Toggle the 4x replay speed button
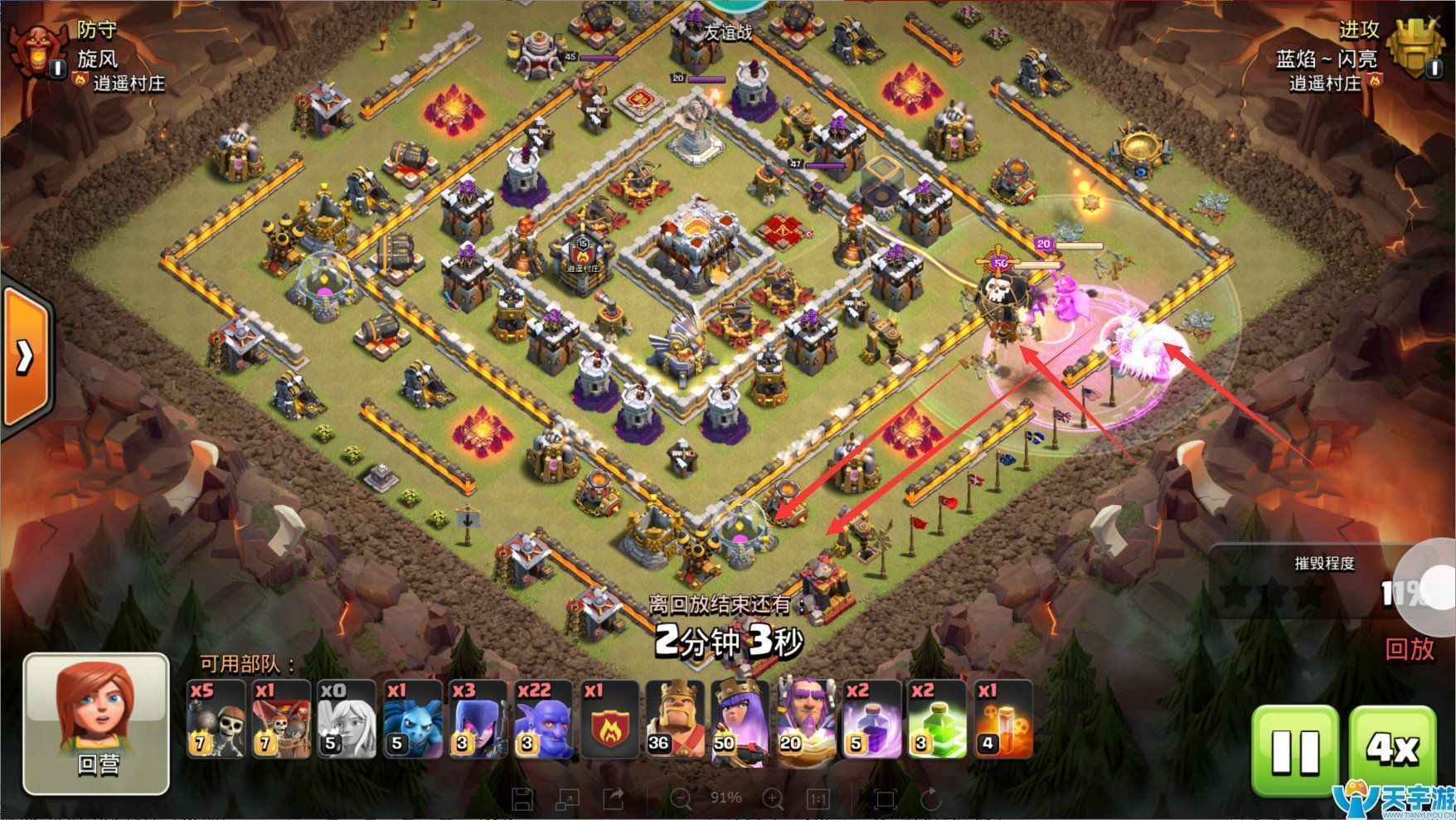The width and height of the screenshot is (1456, 820). point(1393,751)
